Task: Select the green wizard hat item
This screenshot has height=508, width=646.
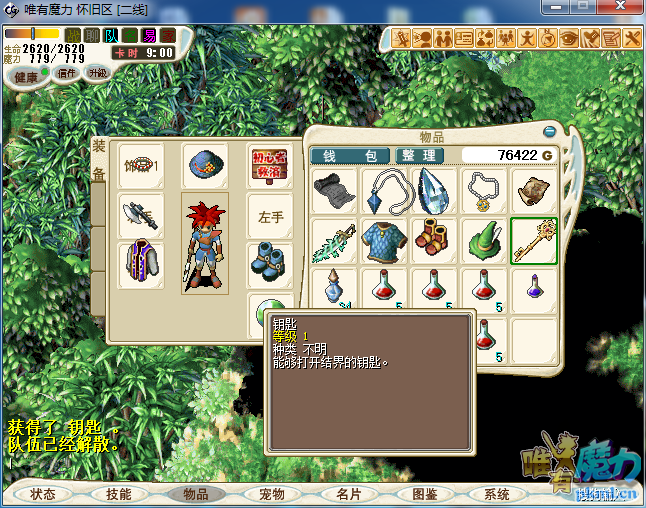Action: point(483,241)
